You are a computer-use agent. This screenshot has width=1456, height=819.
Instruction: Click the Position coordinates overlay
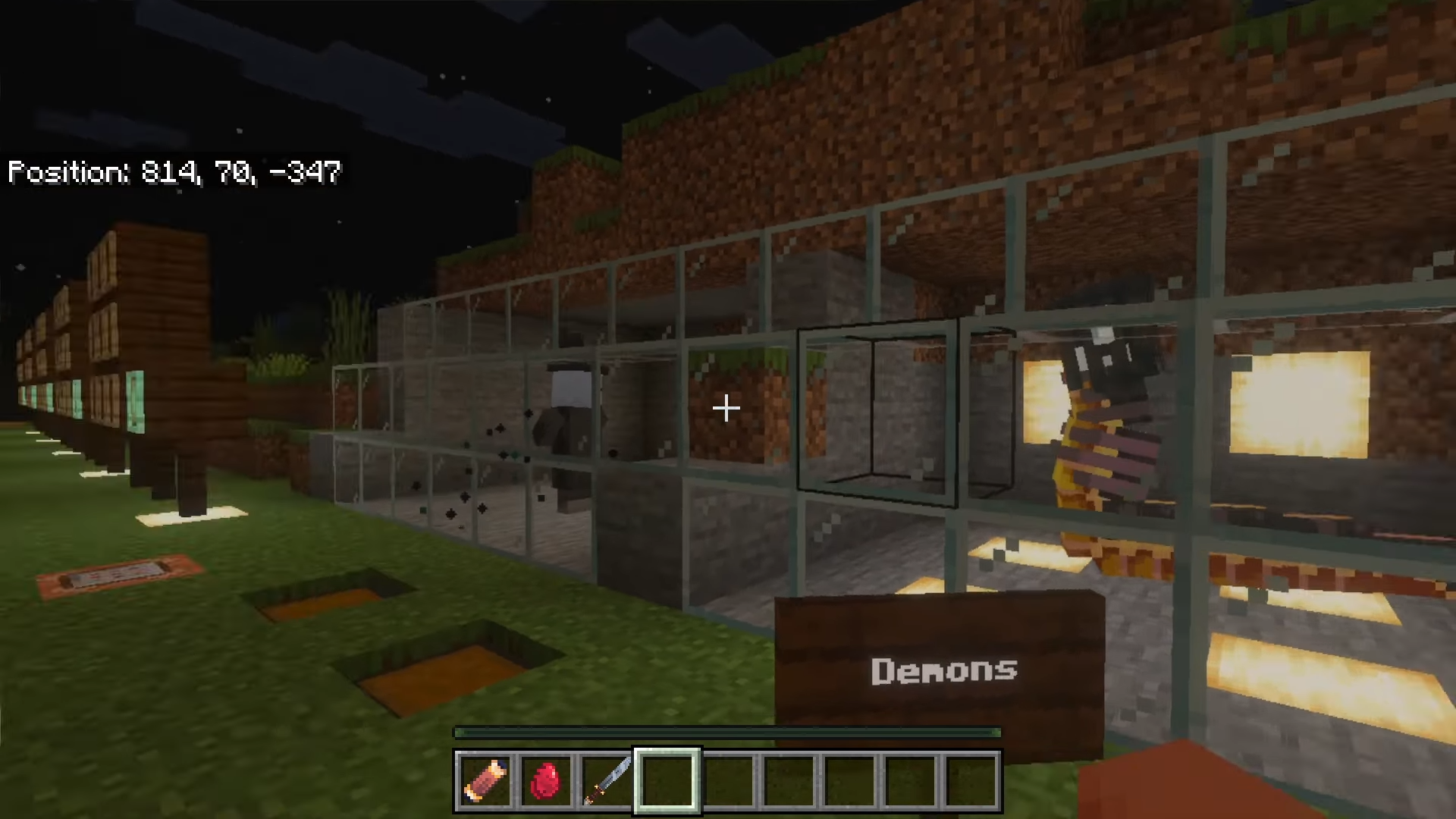pos(173,173)
